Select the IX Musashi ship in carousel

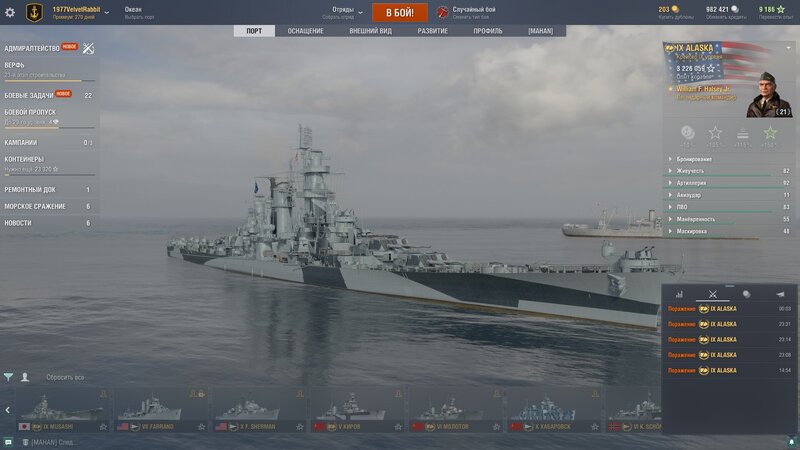(61, 411)
